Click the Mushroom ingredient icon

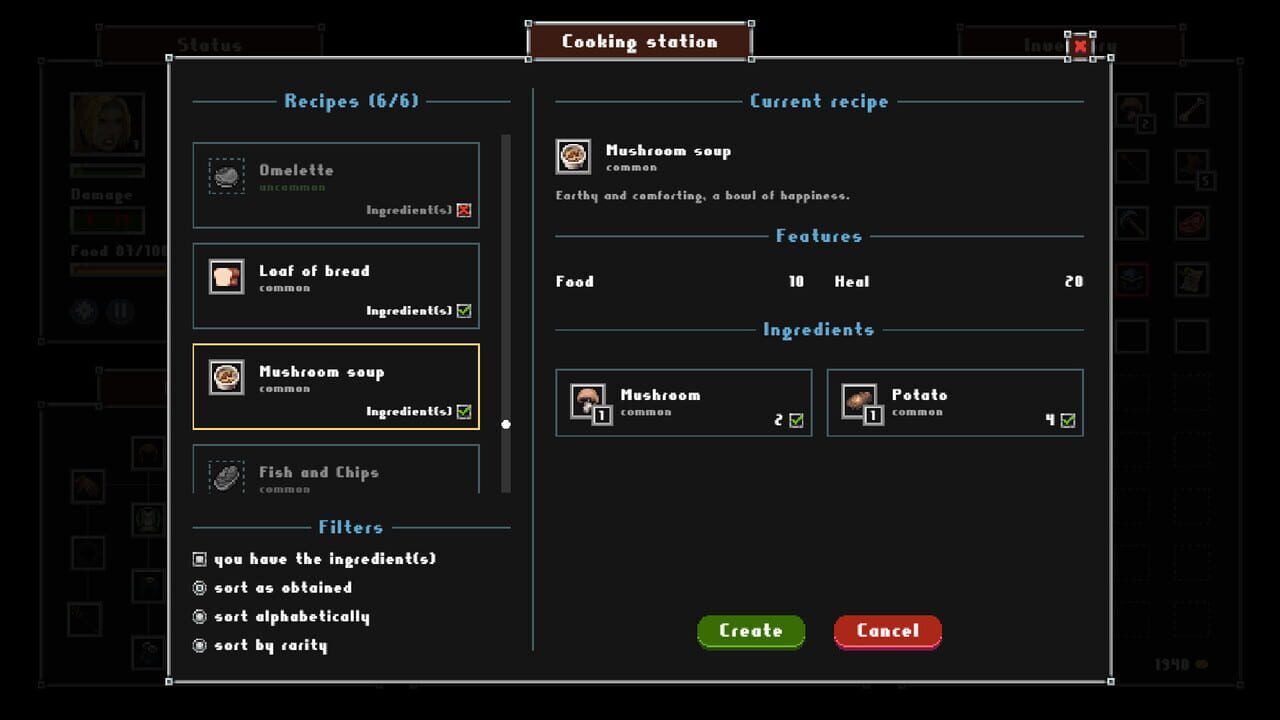point(588,403)
